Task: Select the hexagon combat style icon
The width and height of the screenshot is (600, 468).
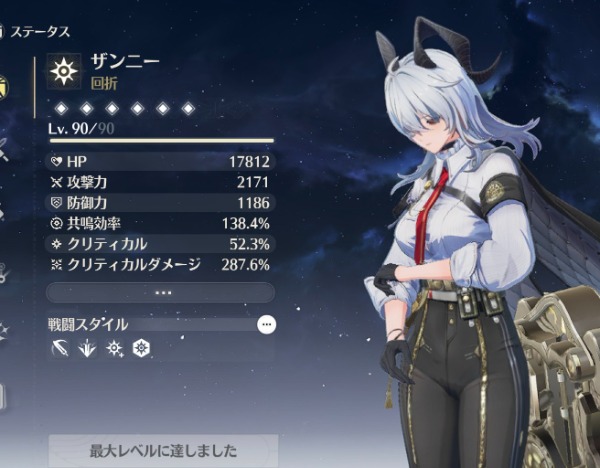Action: 141,349
